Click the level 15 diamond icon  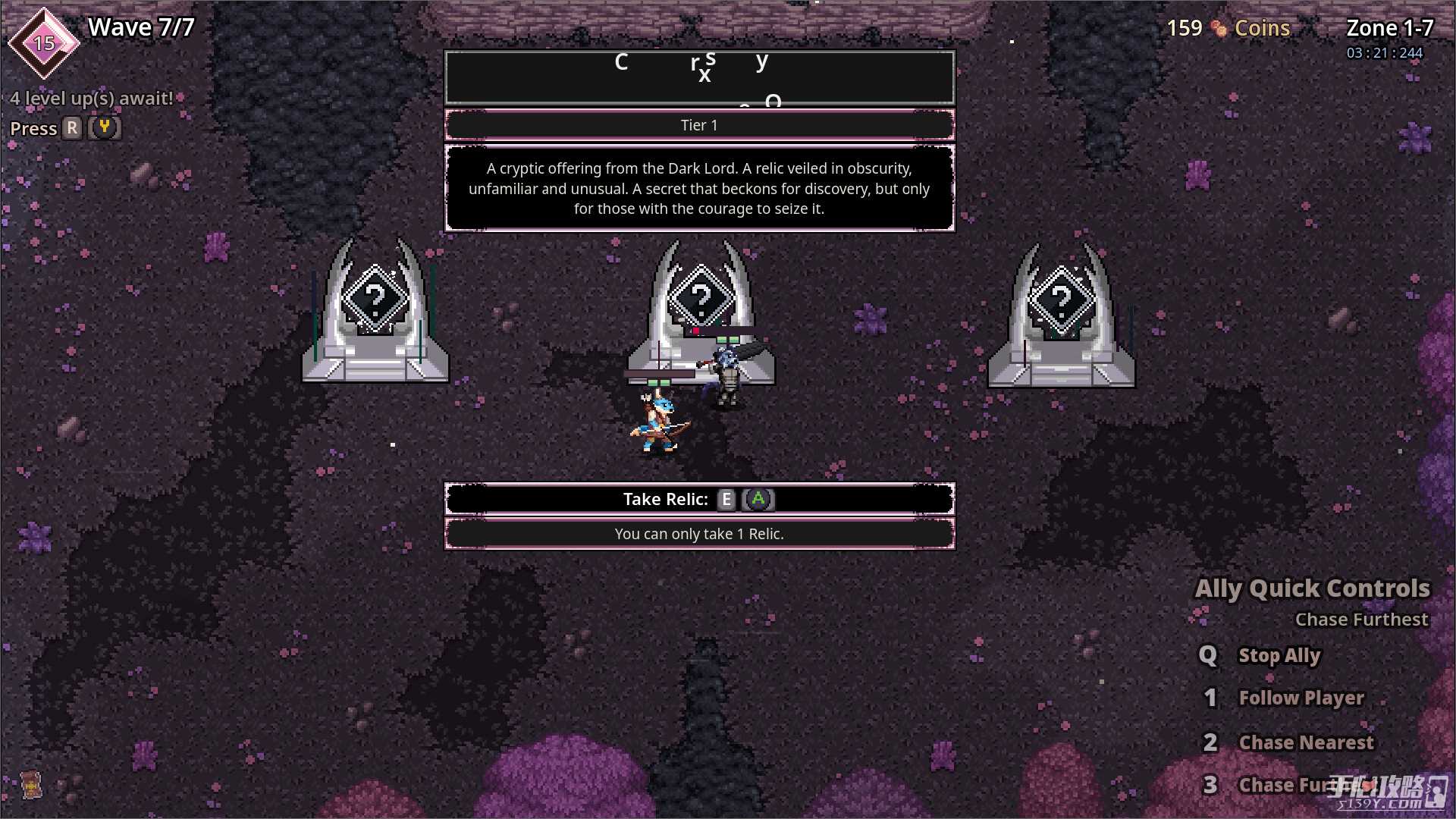click(44, 43)
